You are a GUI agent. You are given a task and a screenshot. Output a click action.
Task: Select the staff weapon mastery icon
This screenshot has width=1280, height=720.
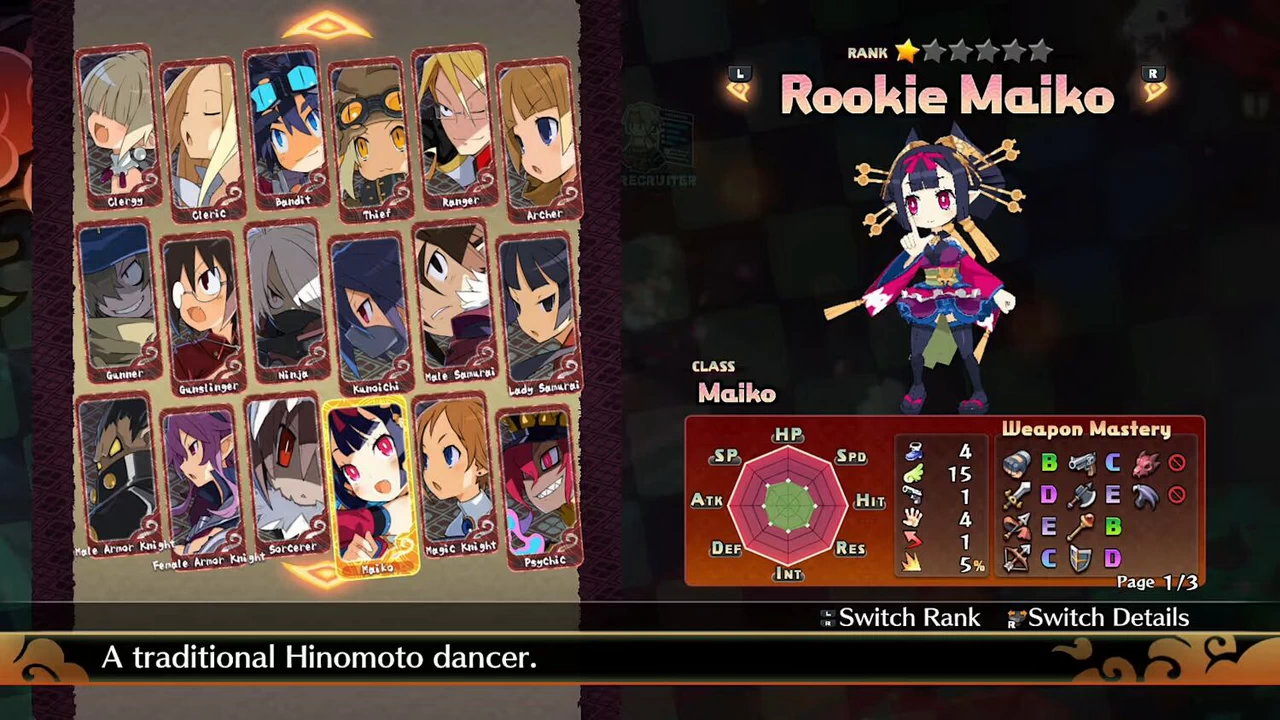(1080, 527)
